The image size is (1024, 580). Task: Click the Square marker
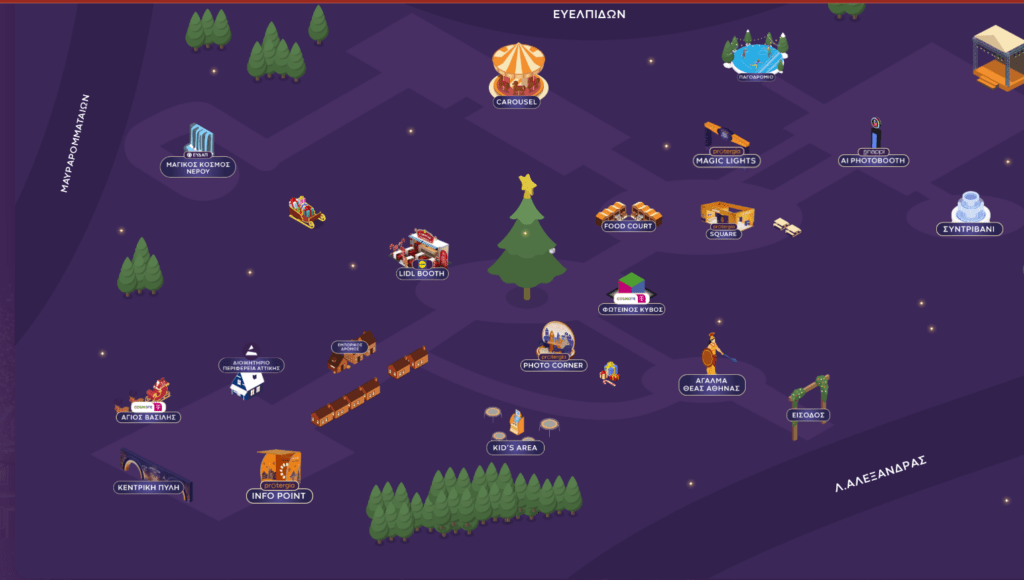[x=726, y=216]
